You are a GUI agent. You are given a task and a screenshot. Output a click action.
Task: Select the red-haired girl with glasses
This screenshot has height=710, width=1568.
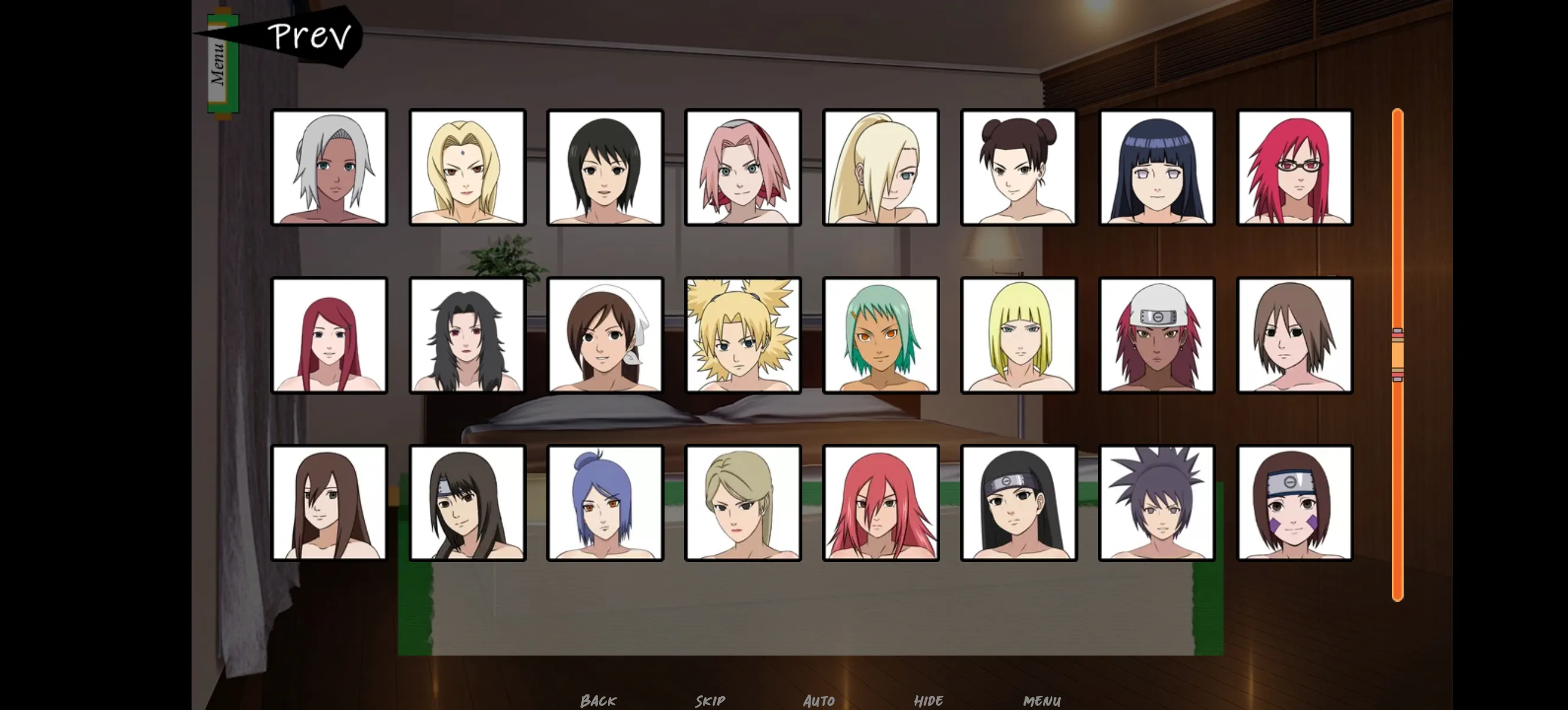[1295, 167]
